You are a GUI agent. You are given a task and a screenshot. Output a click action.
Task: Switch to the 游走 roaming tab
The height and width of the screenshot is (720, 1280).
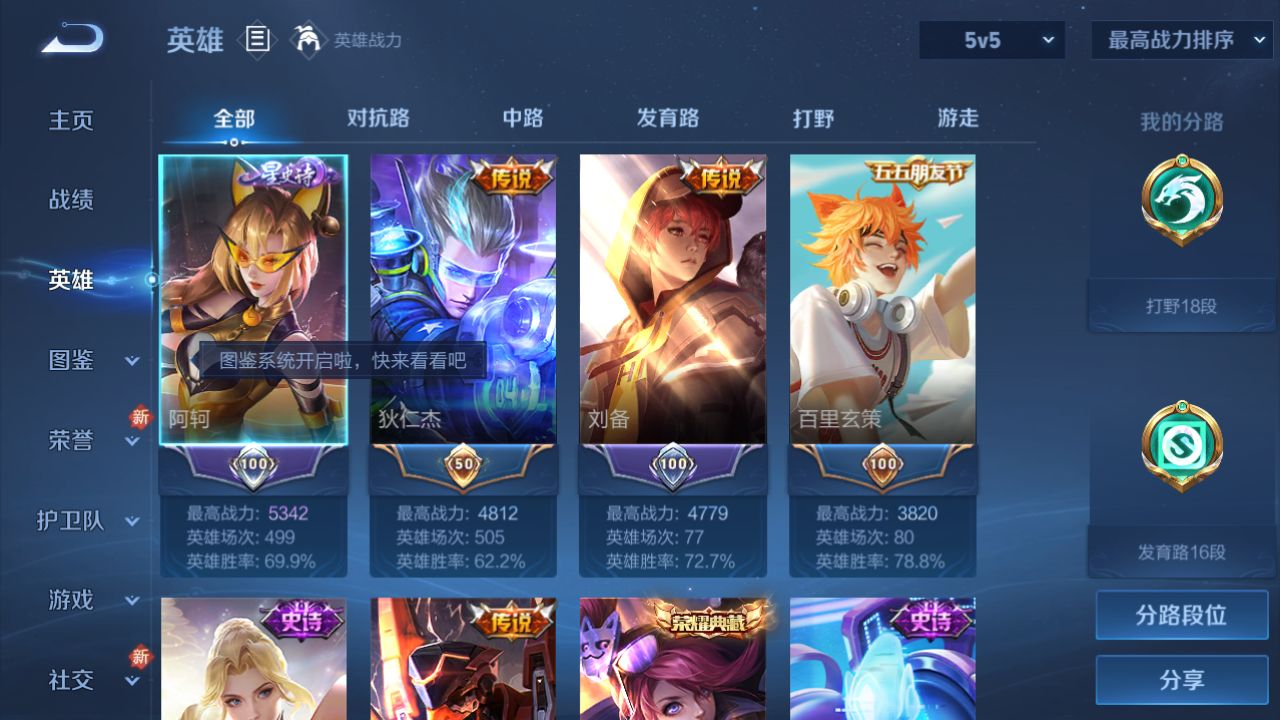958,118
